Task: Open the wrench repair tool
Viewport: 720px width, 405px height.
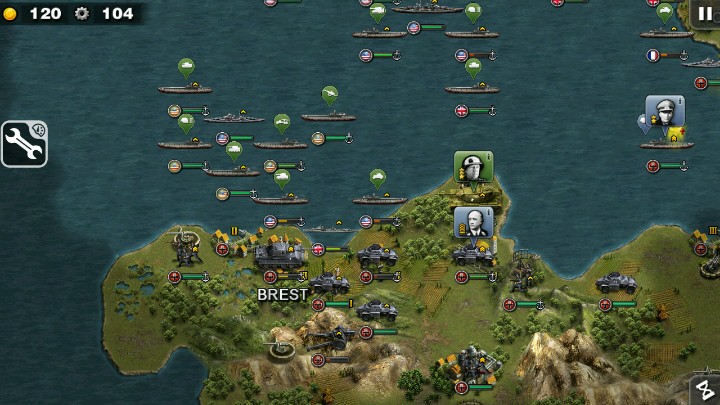Action: (24, 143)
